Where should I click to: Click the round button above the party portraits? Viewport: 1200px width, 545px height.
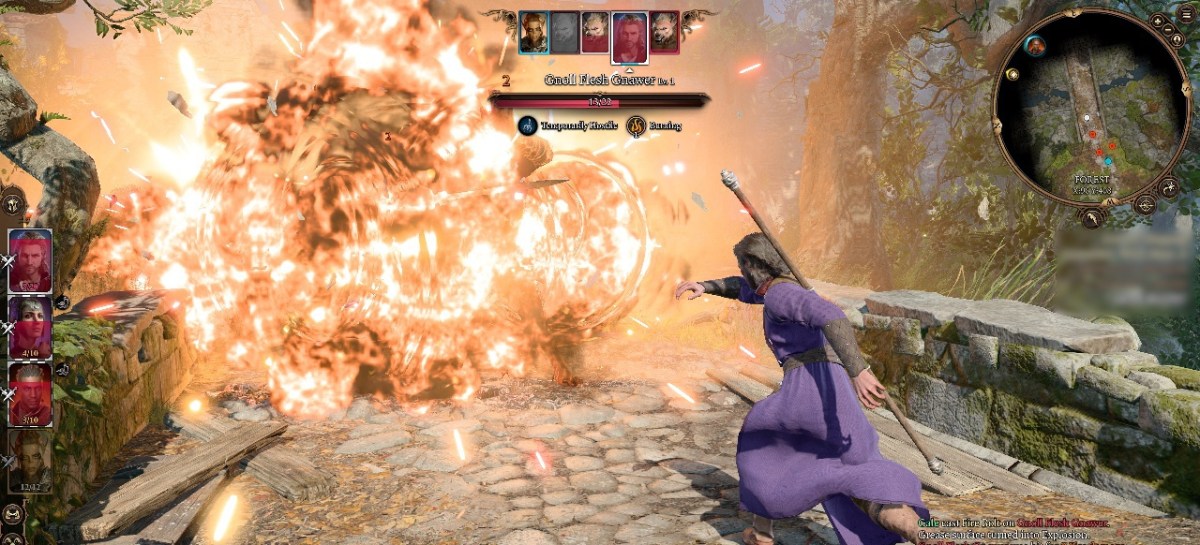13,201
